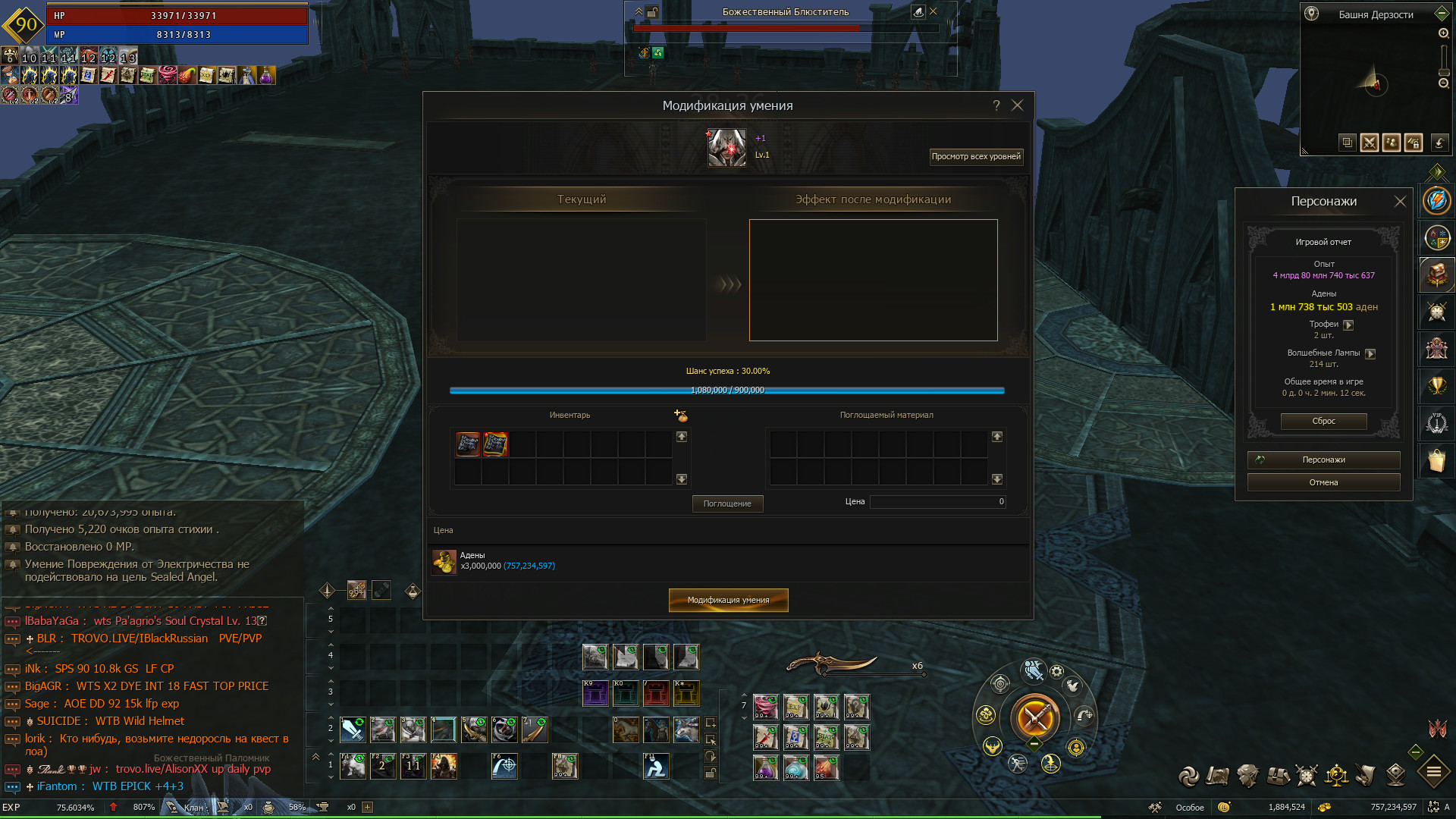Click the Персонажи button
1456x819 pixels.
pos(1323,460)
